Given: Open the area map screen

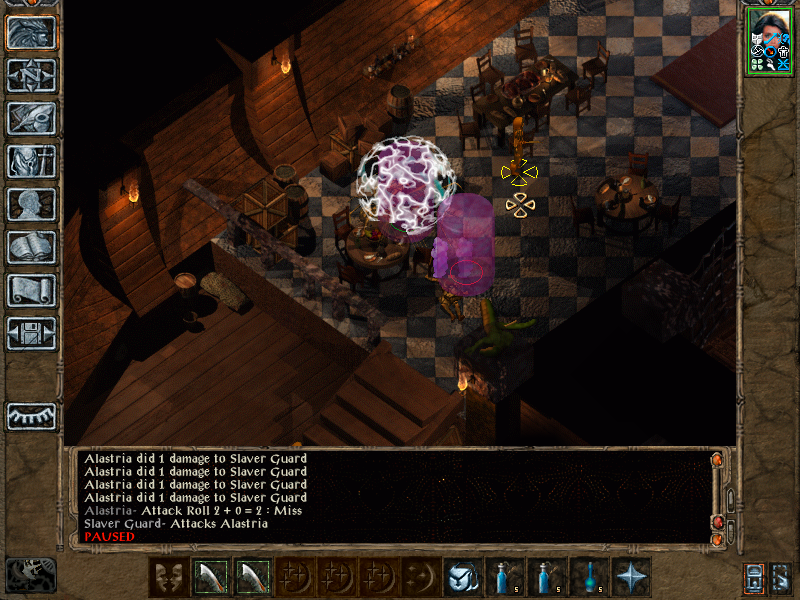Looking at the screenshot, I should pos(32,76).
